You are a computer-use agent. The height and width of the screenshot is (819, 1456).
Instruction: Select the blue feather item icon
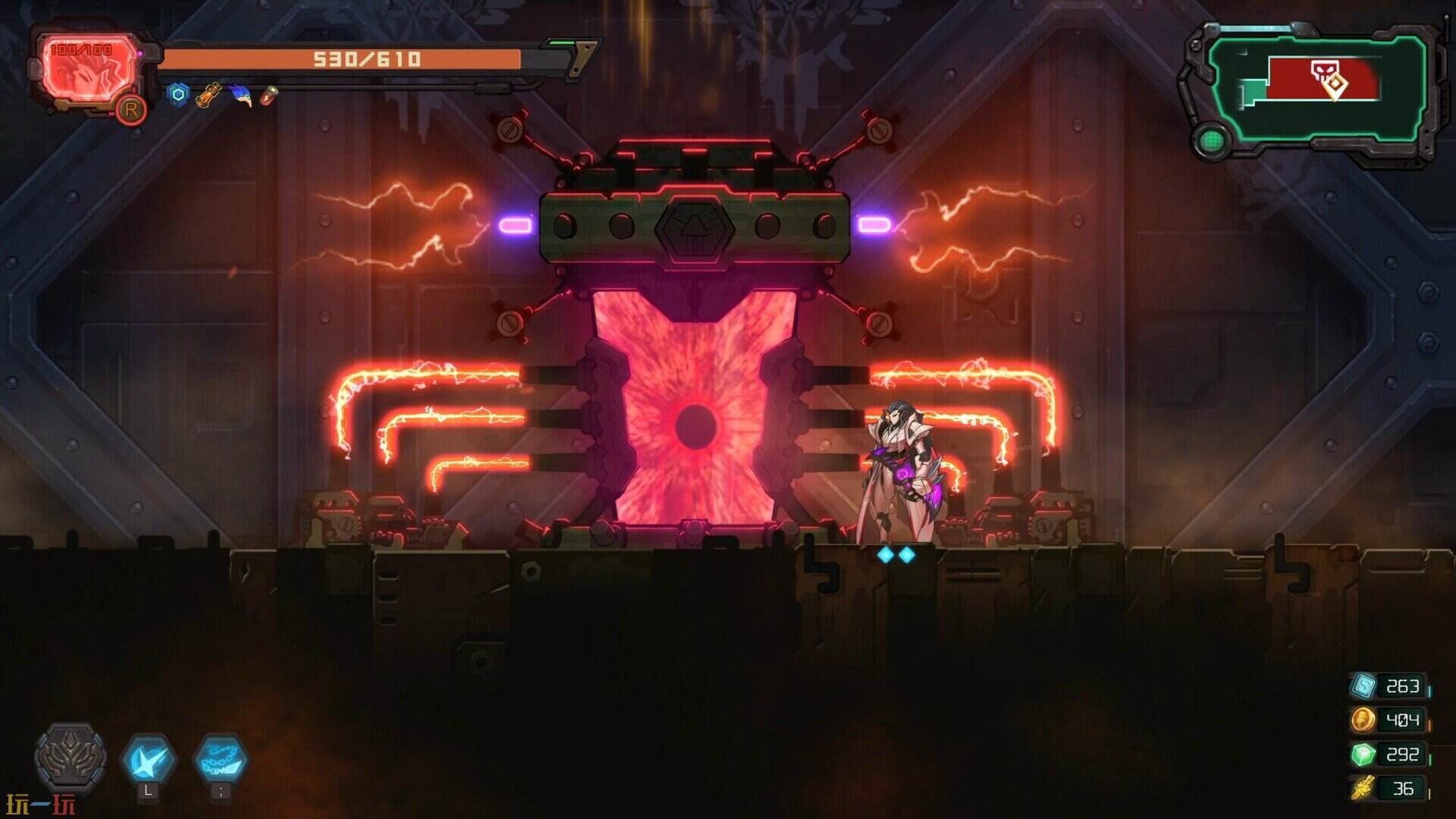click(x=240, y=96)
